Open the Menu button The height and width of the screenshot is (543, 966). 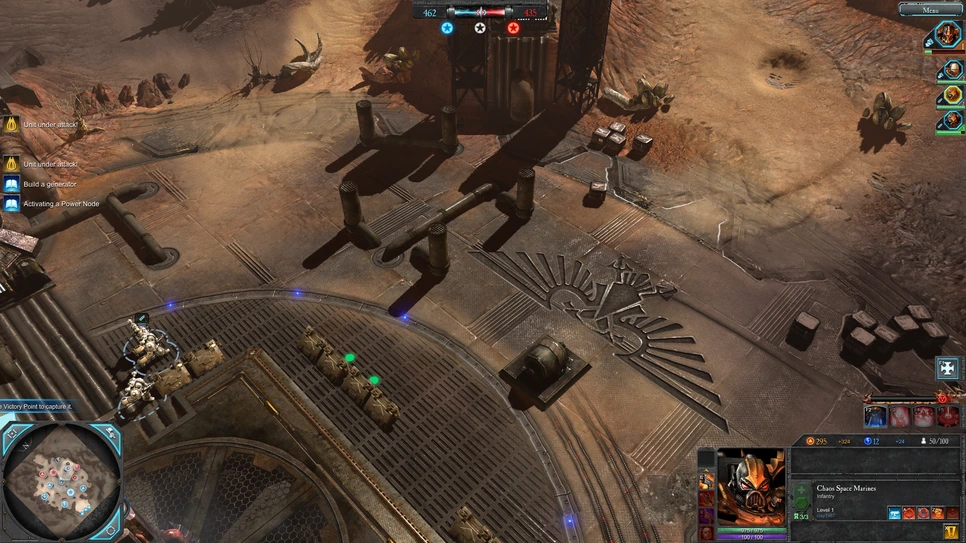tap(930, 9)
